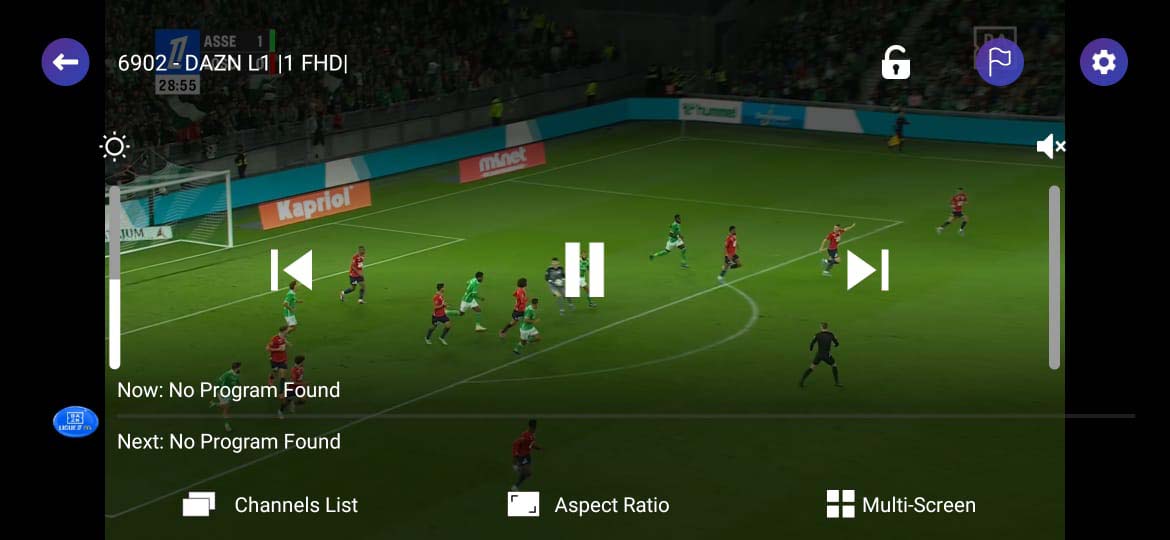Change the Aspect Ratio

point(588,505)
